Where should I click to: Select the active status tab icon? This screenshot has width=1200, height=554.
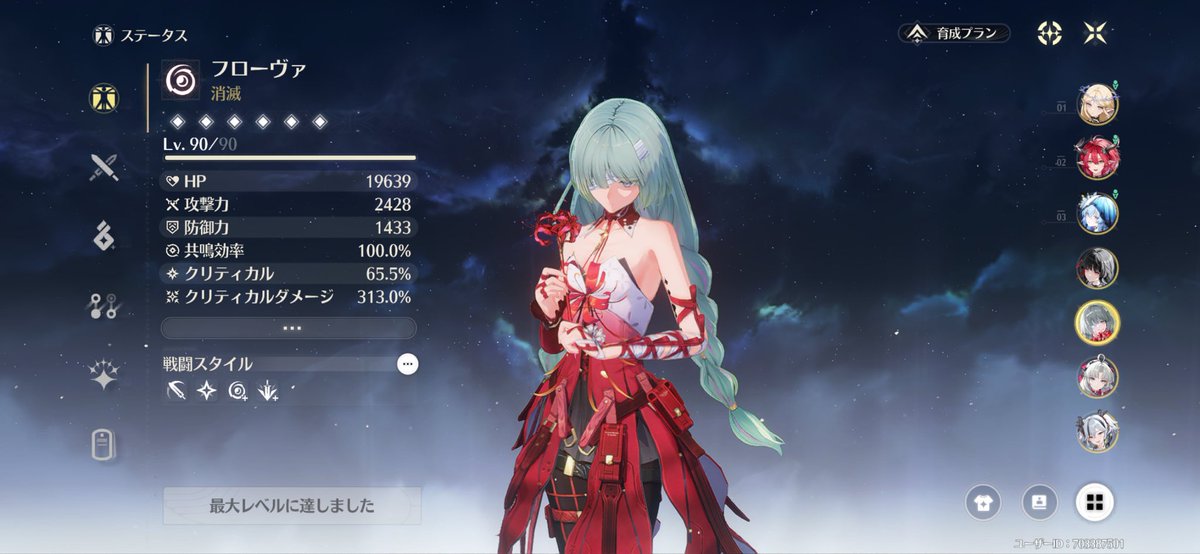click(104, 97)
